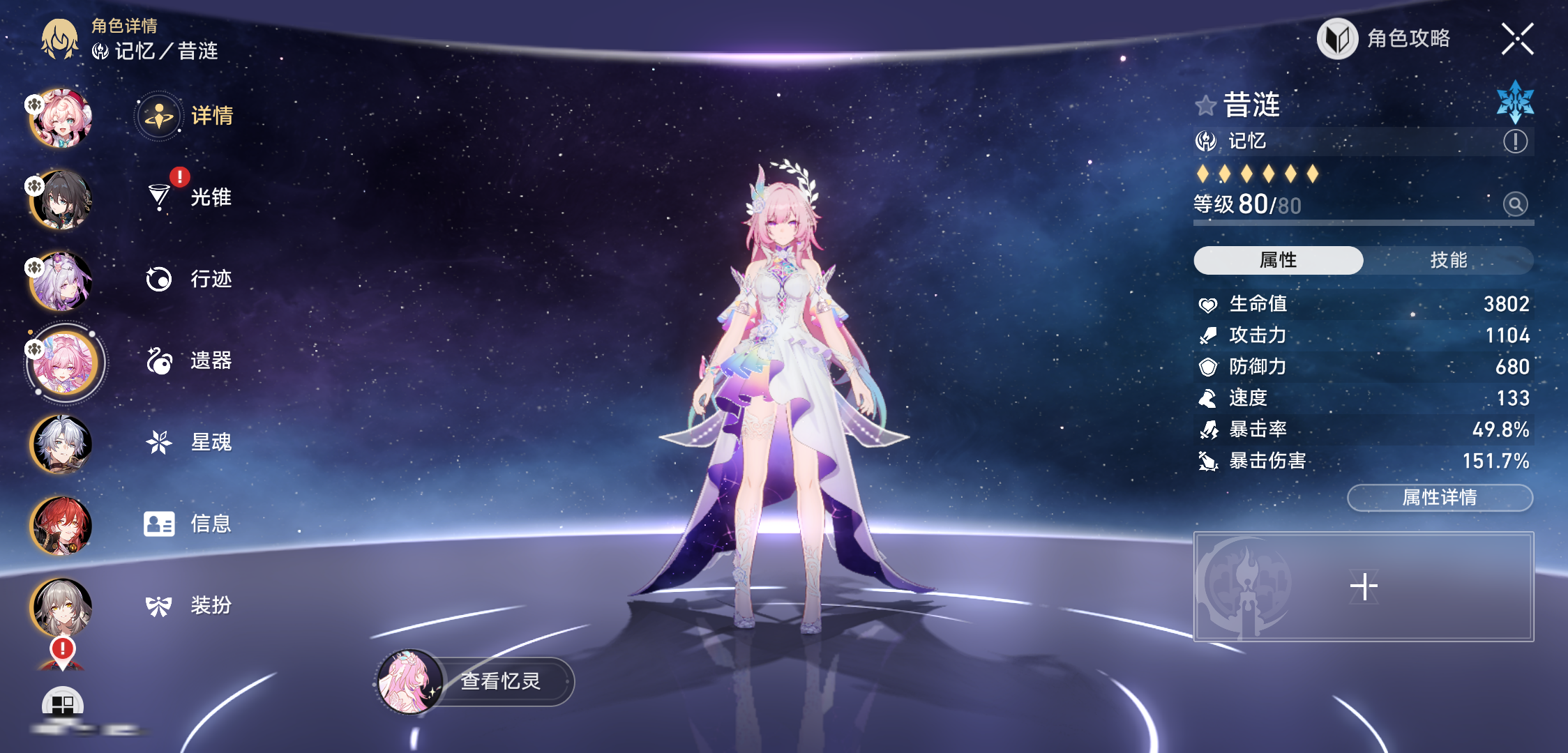Screen dimensions: 1568x753
Task: Open the 详情 details menu entry
Action: pos(187,116)
